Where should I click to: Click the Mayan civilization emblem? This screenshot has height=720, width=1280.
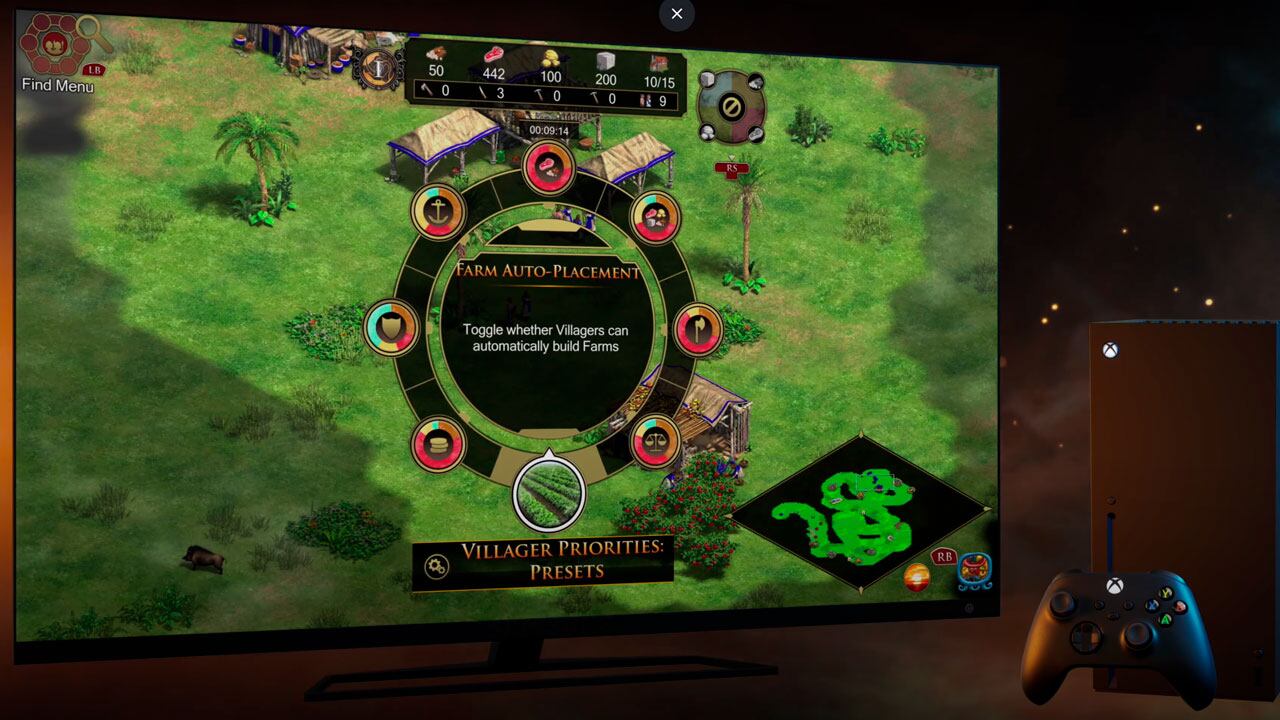tap(974, 570)
